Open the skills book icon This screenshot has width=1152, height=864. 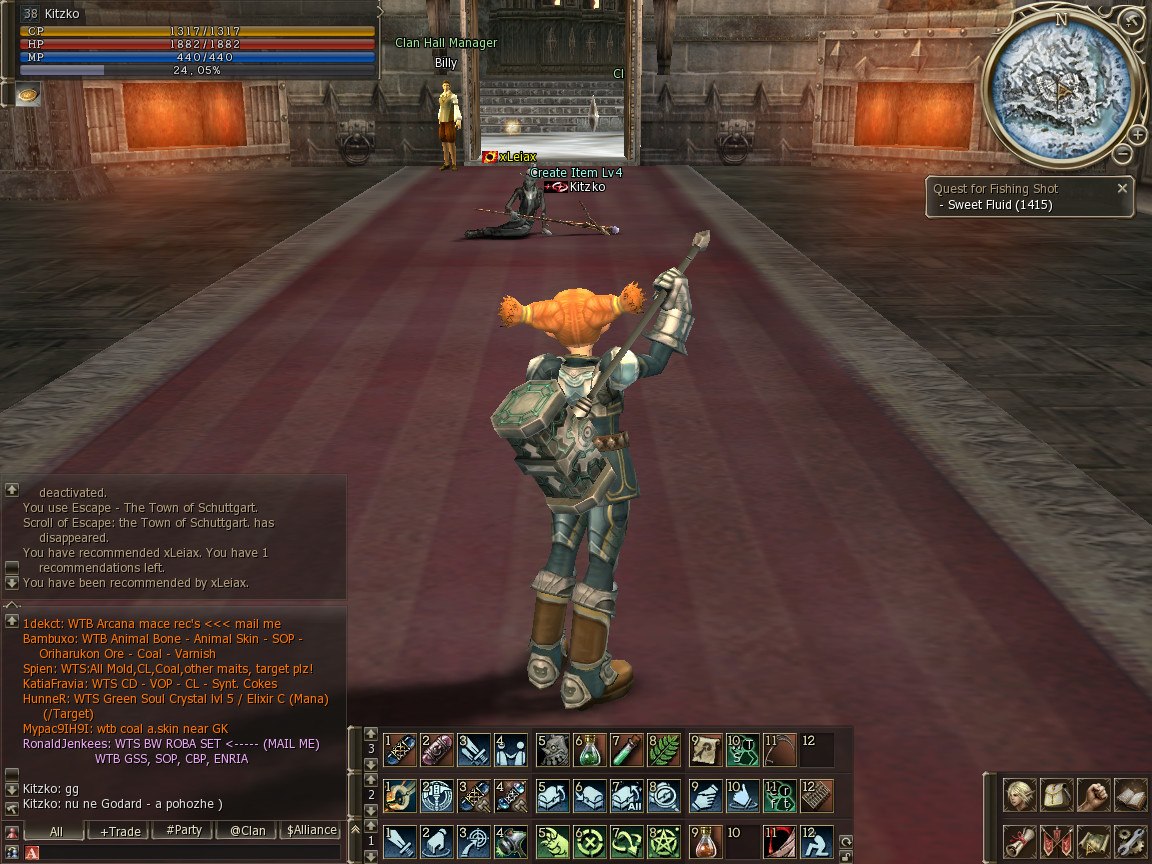point(1130,796)
